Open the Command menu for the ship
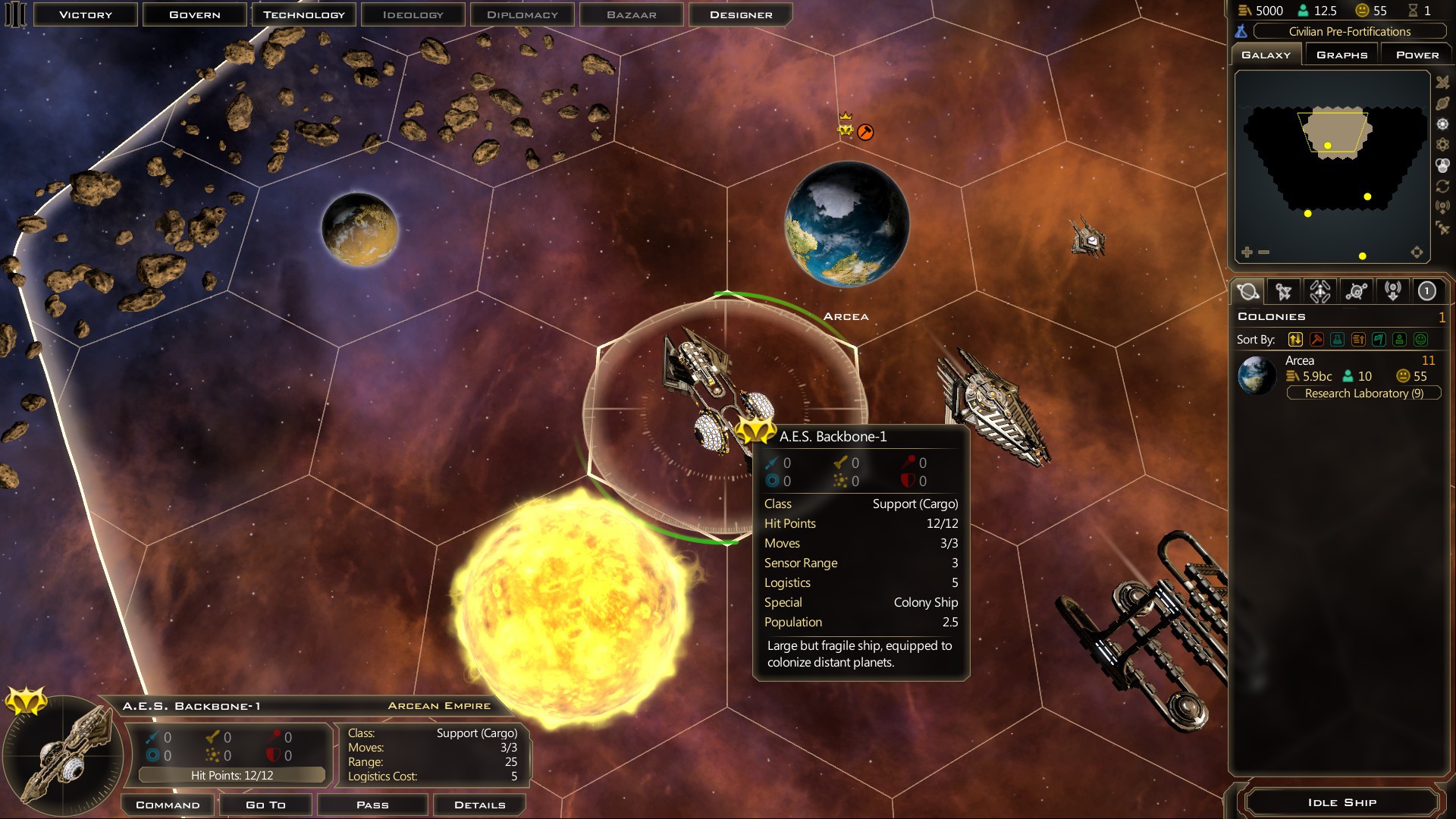This screenshot has height=819, width=1456. click(x=168, y=805)
